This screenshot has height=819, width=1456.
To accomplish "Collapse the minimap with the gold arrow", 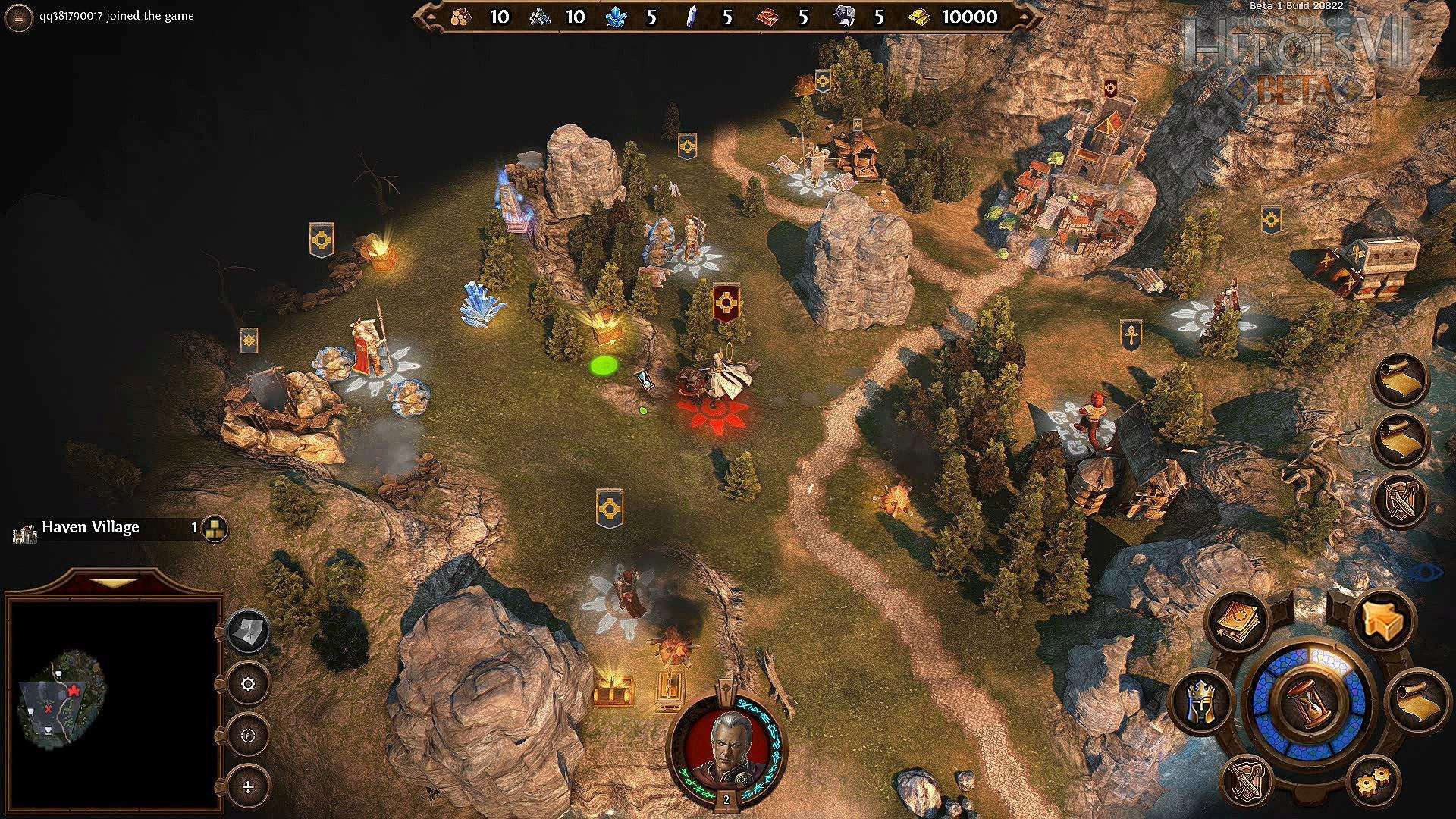I will (x=114, y=583).
